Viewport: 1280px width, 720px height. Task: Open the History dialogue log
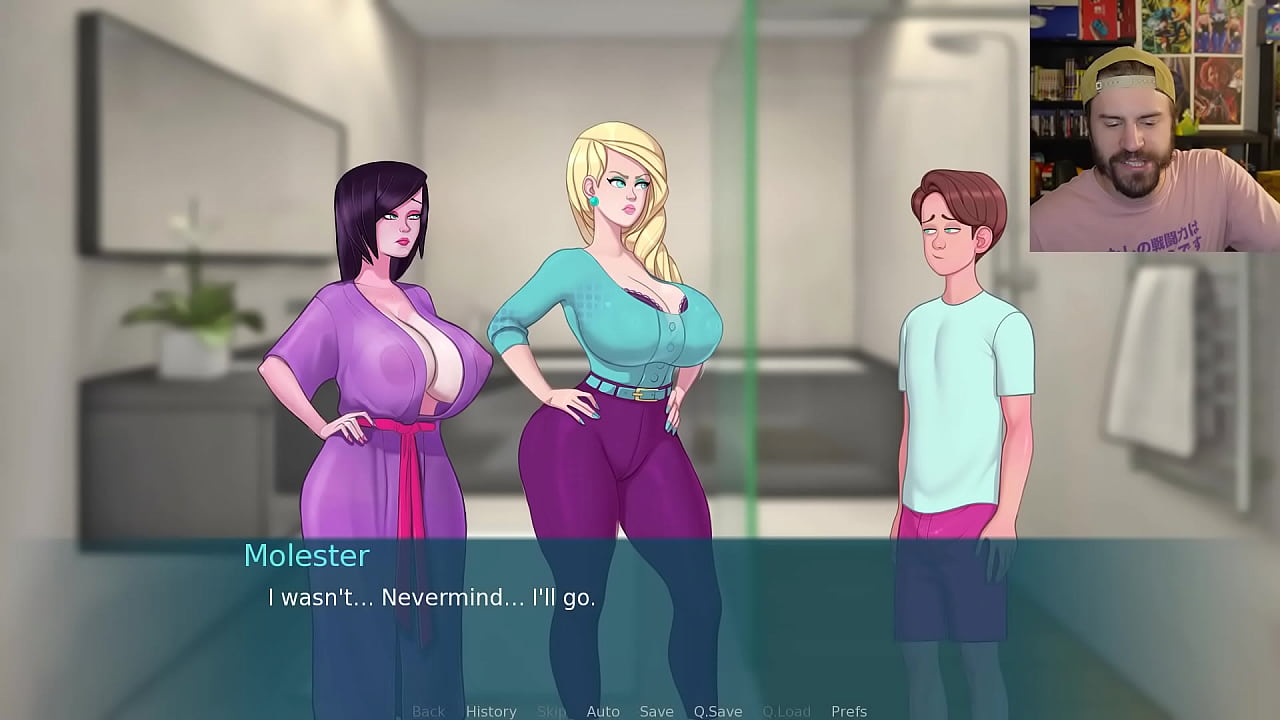[491, 710]
